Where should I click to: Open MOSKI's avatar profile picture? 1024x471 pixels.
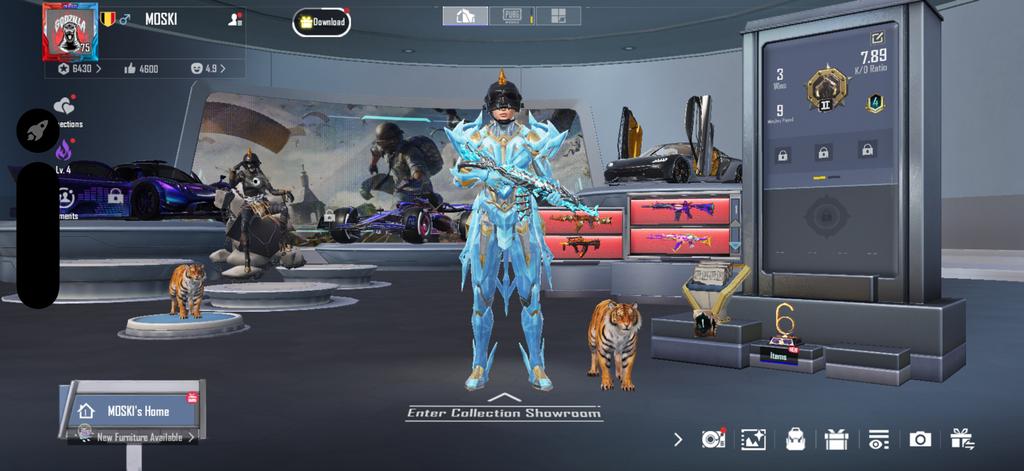(66, 30)
